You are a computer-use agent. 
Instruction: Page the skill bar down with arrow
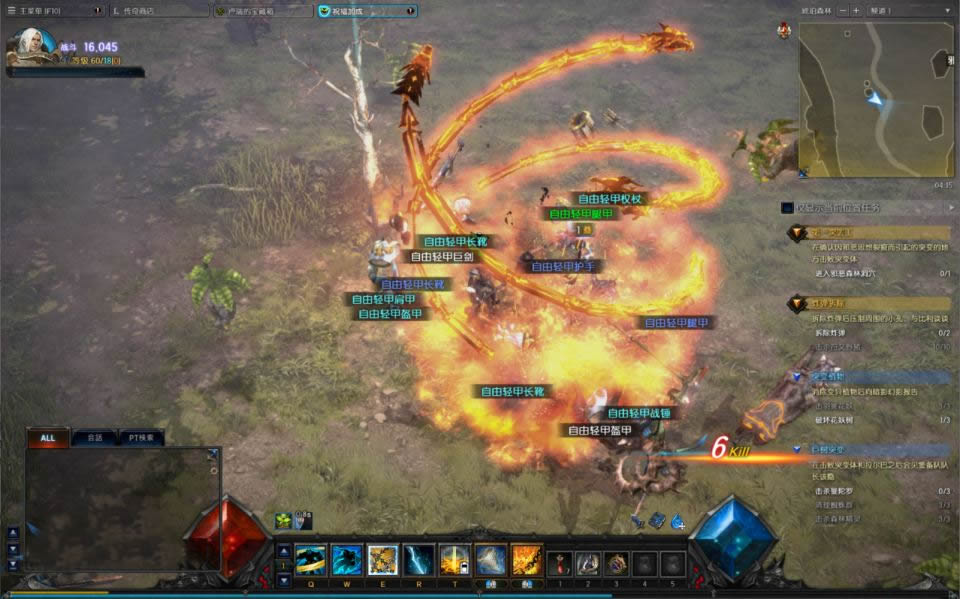tap(283, 579)
